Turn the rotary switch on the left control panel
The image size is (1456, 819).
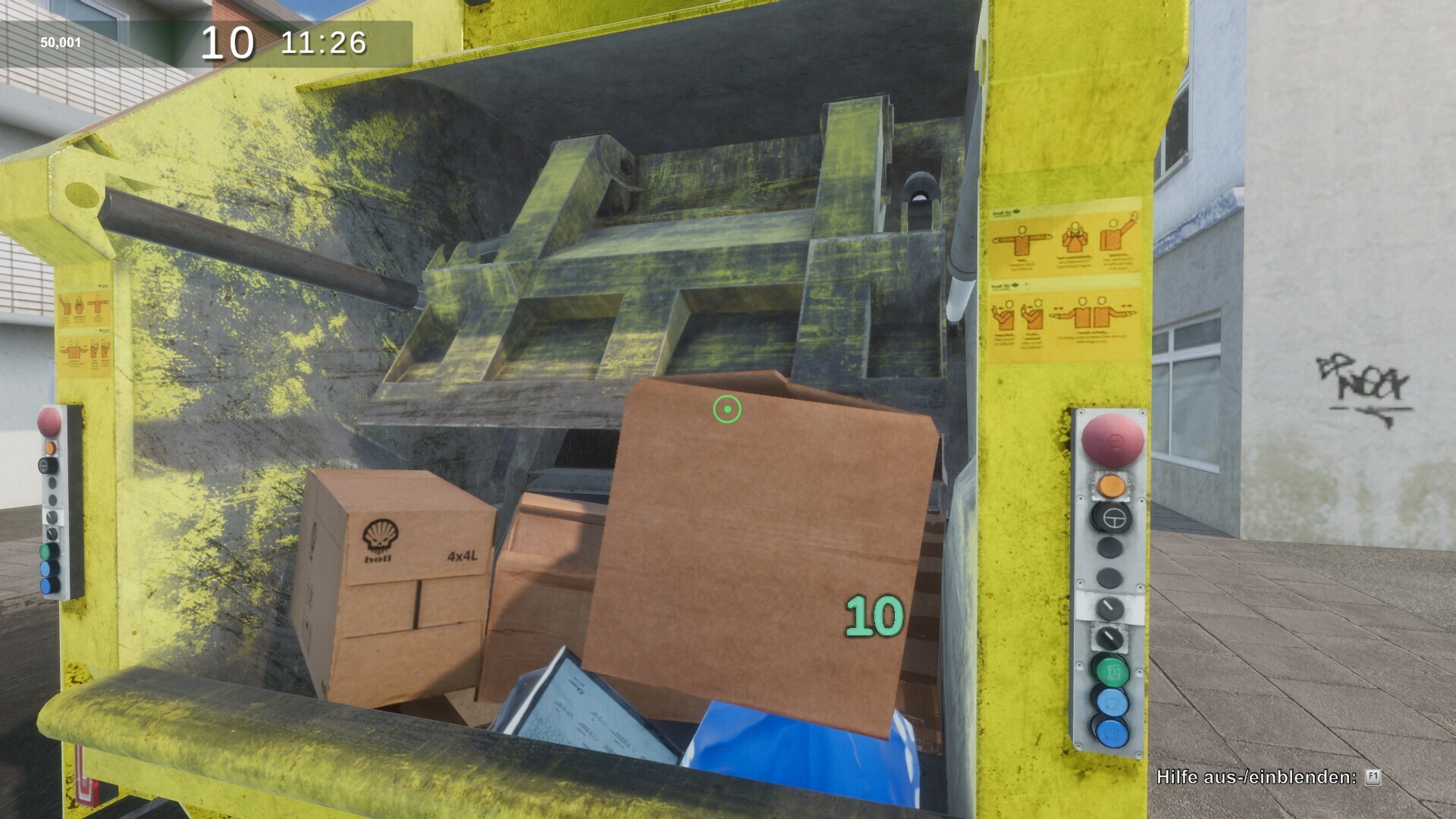tap(52, 516)
